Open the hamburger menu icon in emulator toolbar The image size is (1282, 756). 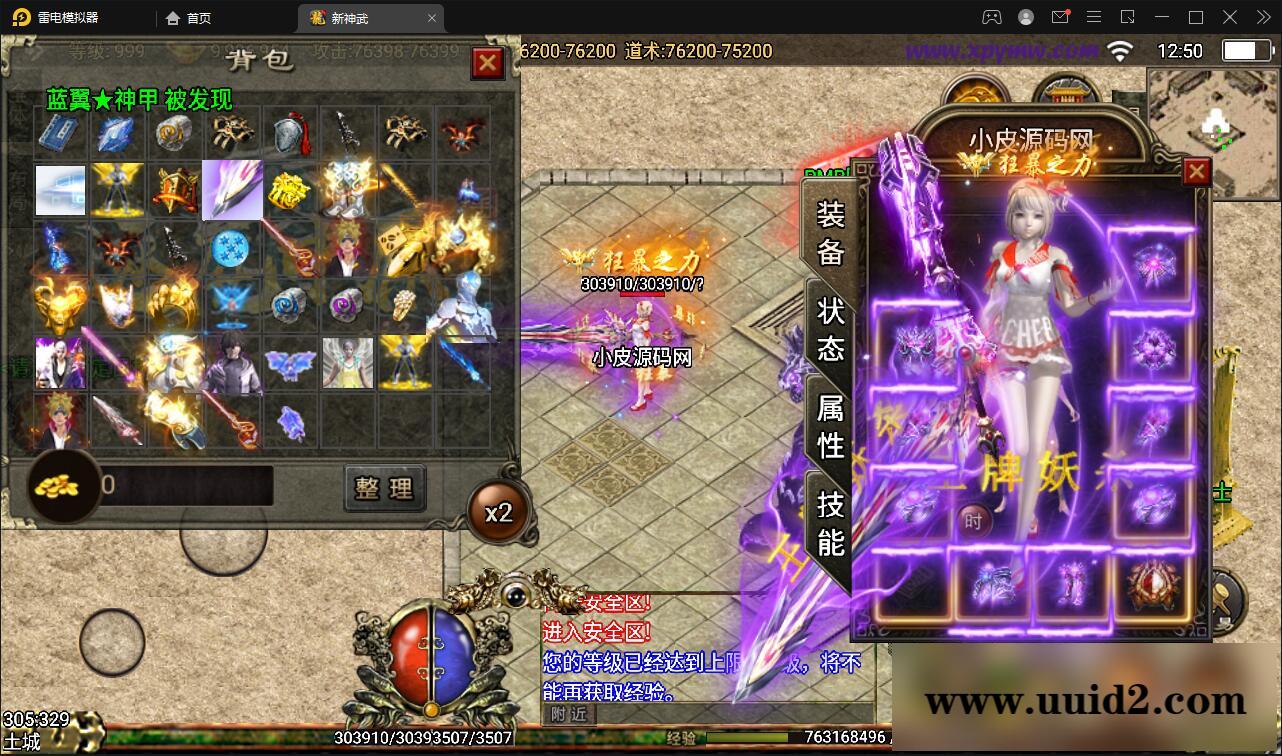[x=1094, y=17]
